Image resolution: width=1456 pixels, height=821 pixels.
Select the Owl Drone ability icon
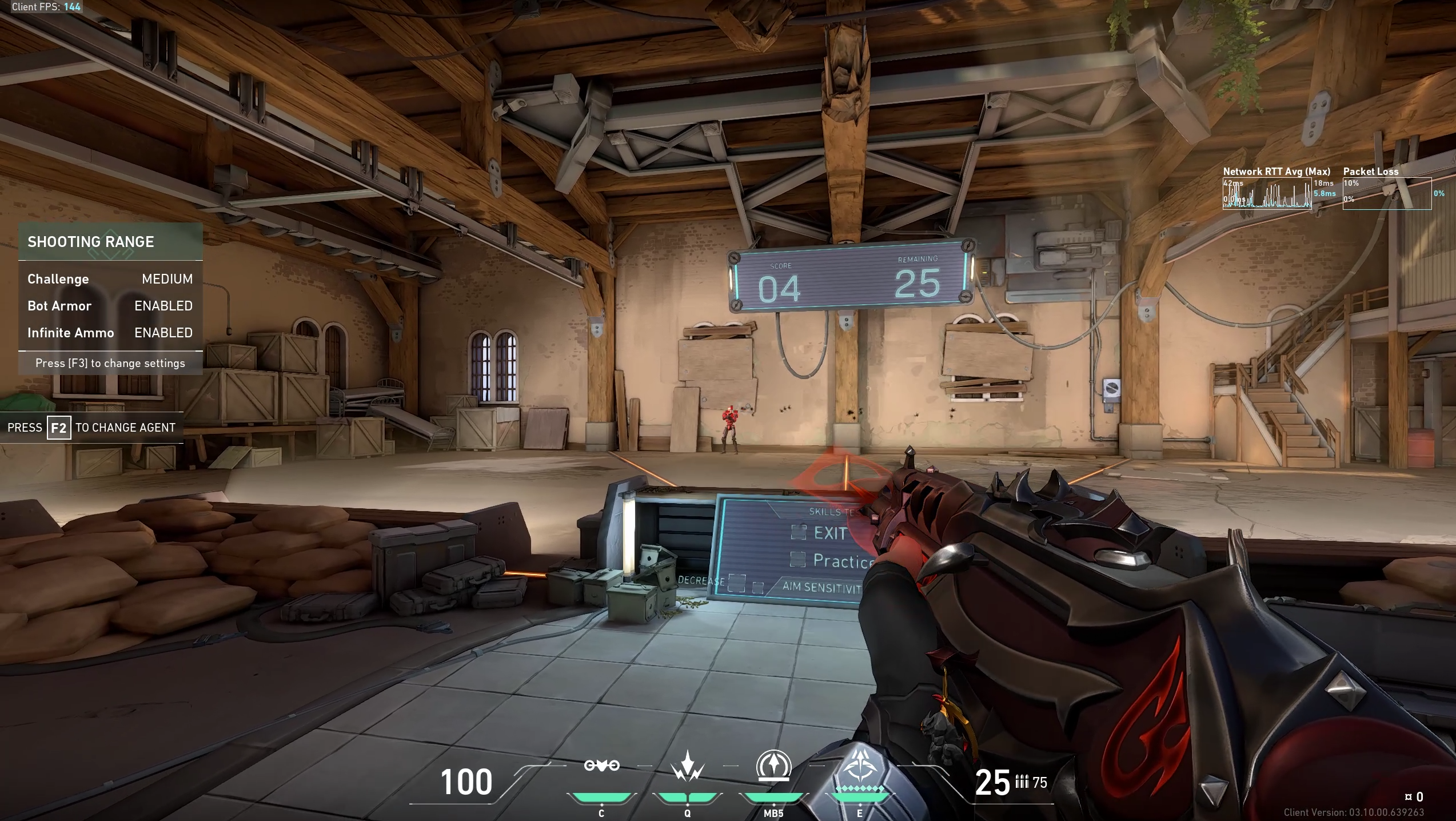tap(601, 766)
